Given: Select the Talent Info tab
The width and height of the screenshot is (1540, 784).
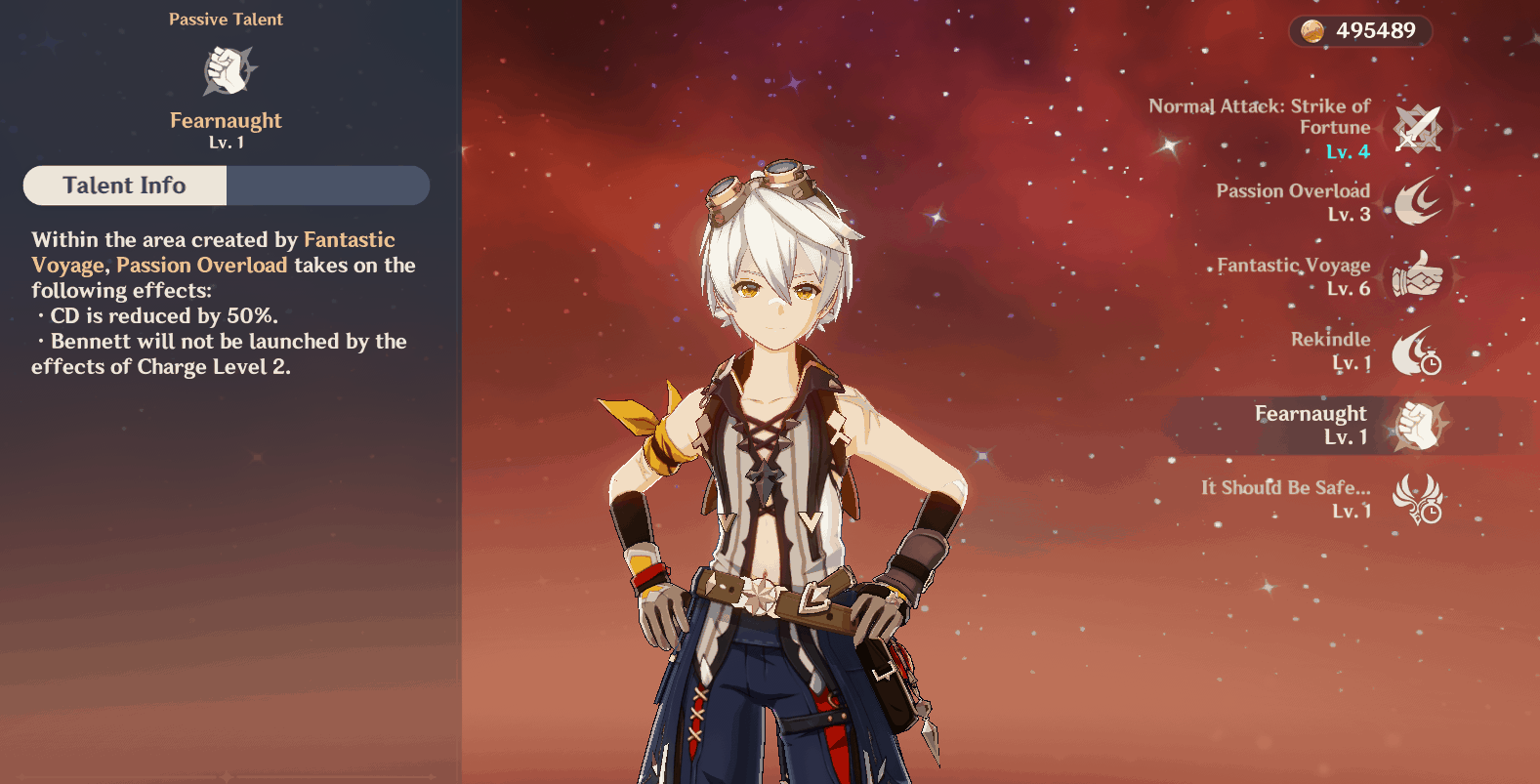Looking at the screenshot, I should tap(125, 186).
